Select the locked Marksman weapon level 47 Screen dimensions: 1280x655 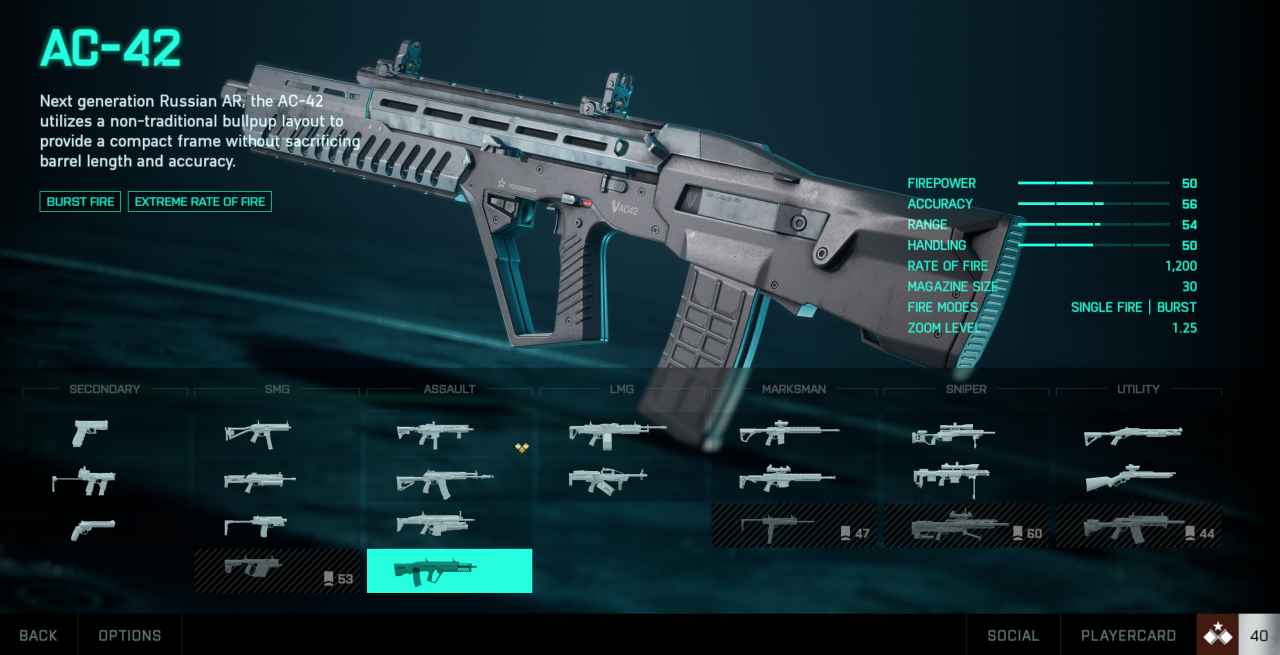click(793, 525)
